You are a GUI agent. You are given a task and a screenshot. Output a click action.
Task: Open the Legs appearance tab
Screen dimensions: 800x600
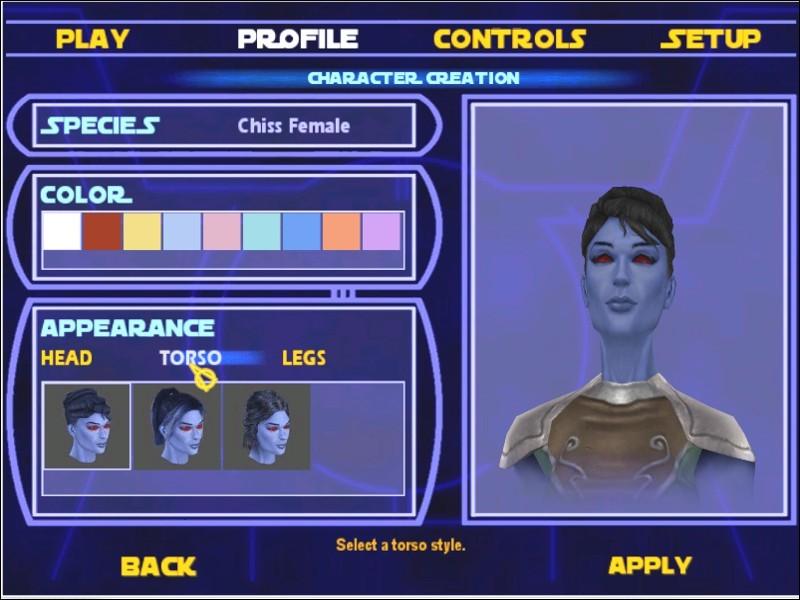pos(304,357)
